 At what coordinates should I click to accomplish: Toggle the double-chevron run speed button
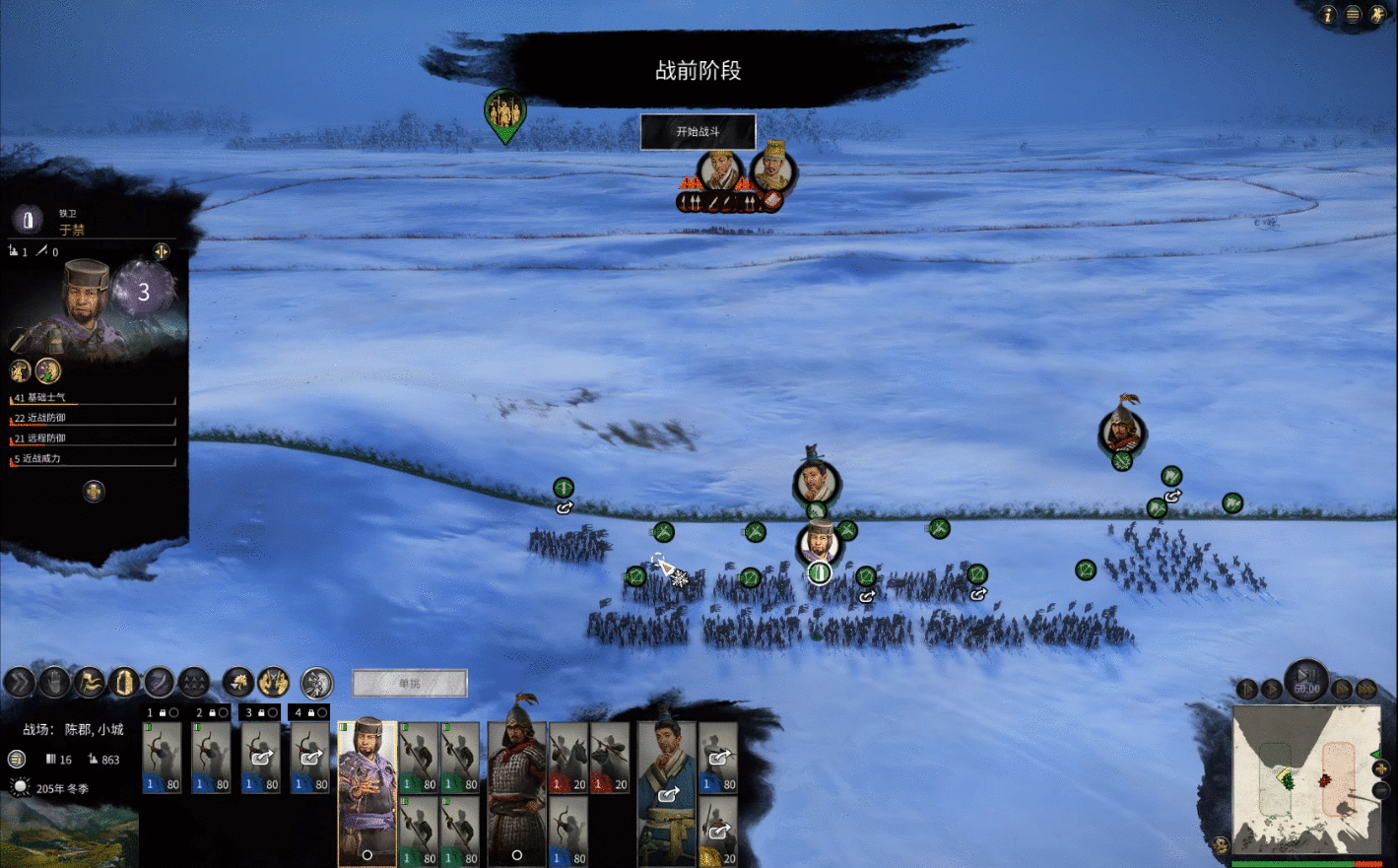tap(19, 682)
